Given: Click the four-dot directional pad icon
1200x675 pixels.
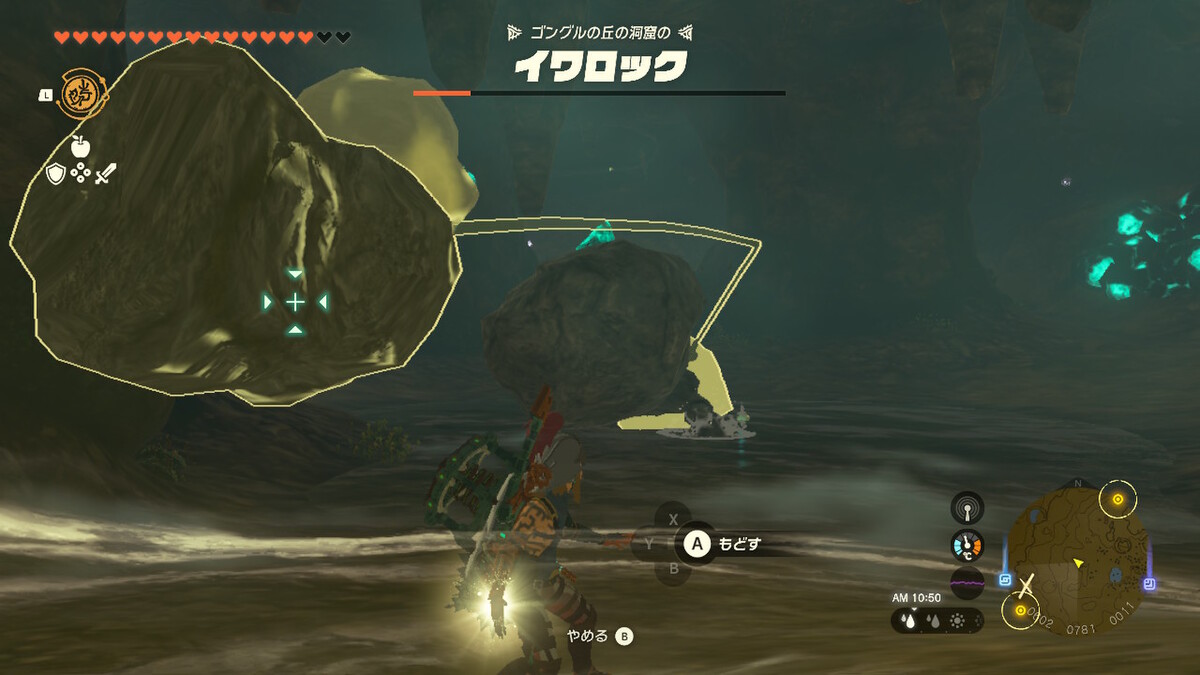Looking at the screenshot, I should (81, 174).
